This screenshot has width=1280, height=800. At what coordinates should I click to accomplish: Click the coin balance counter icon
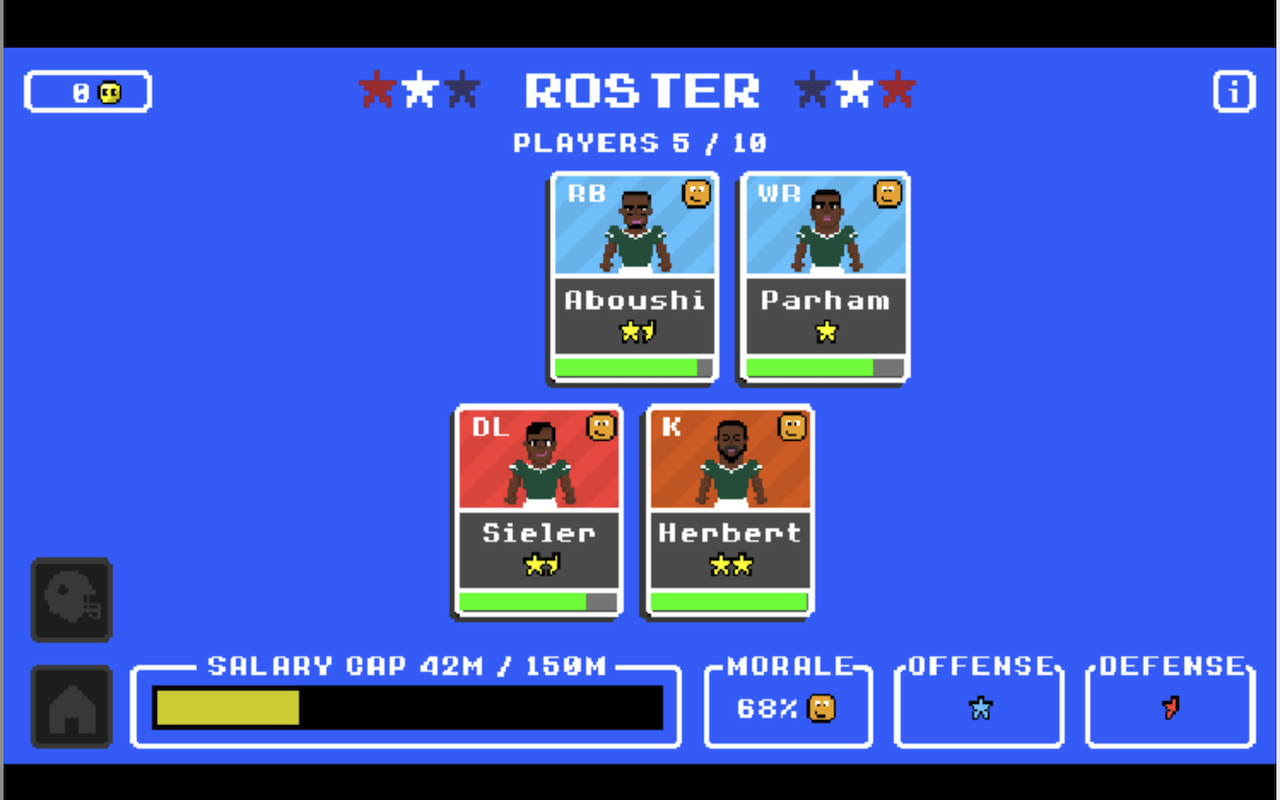pos(111,91)
